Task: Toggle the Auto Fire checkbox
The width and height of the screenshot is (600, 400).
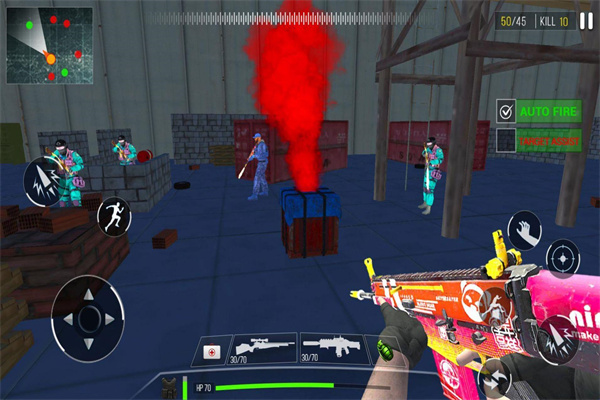Action: [507, 111]
